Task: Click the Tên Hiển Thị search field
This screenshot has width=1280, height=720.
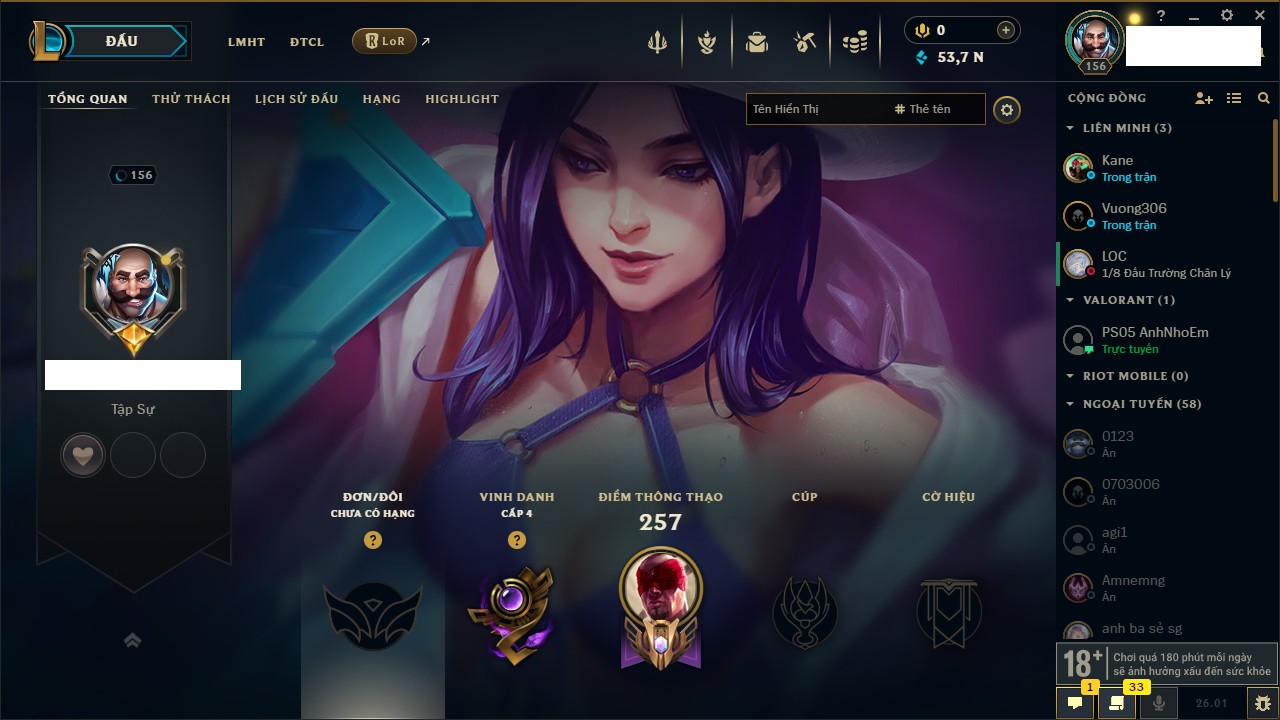Action: tap(815, 109)
